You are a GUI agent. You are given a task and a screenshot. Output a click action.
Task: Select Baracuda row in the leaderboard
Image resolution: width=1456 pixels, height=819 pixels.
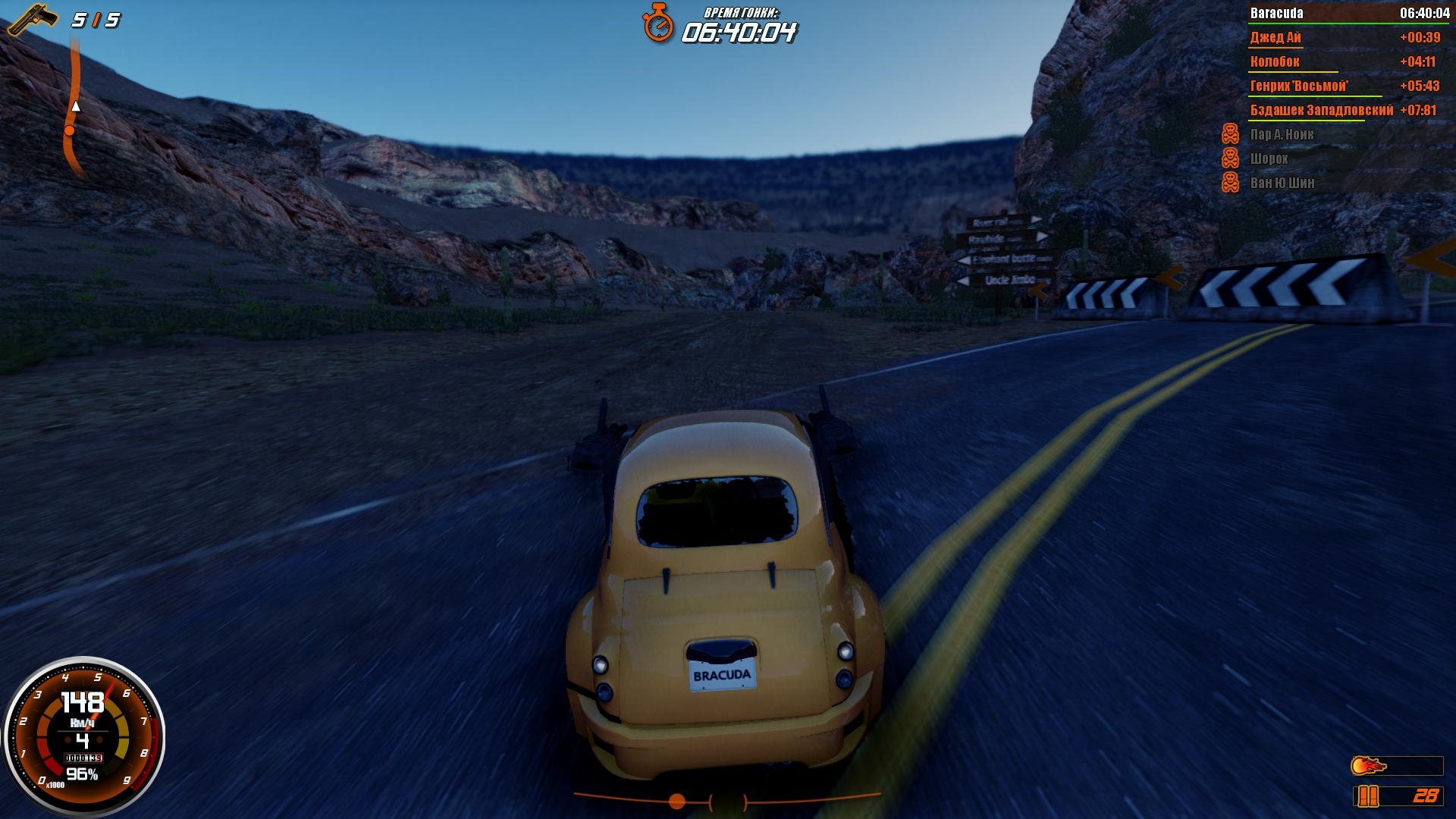click(1348, 13)
